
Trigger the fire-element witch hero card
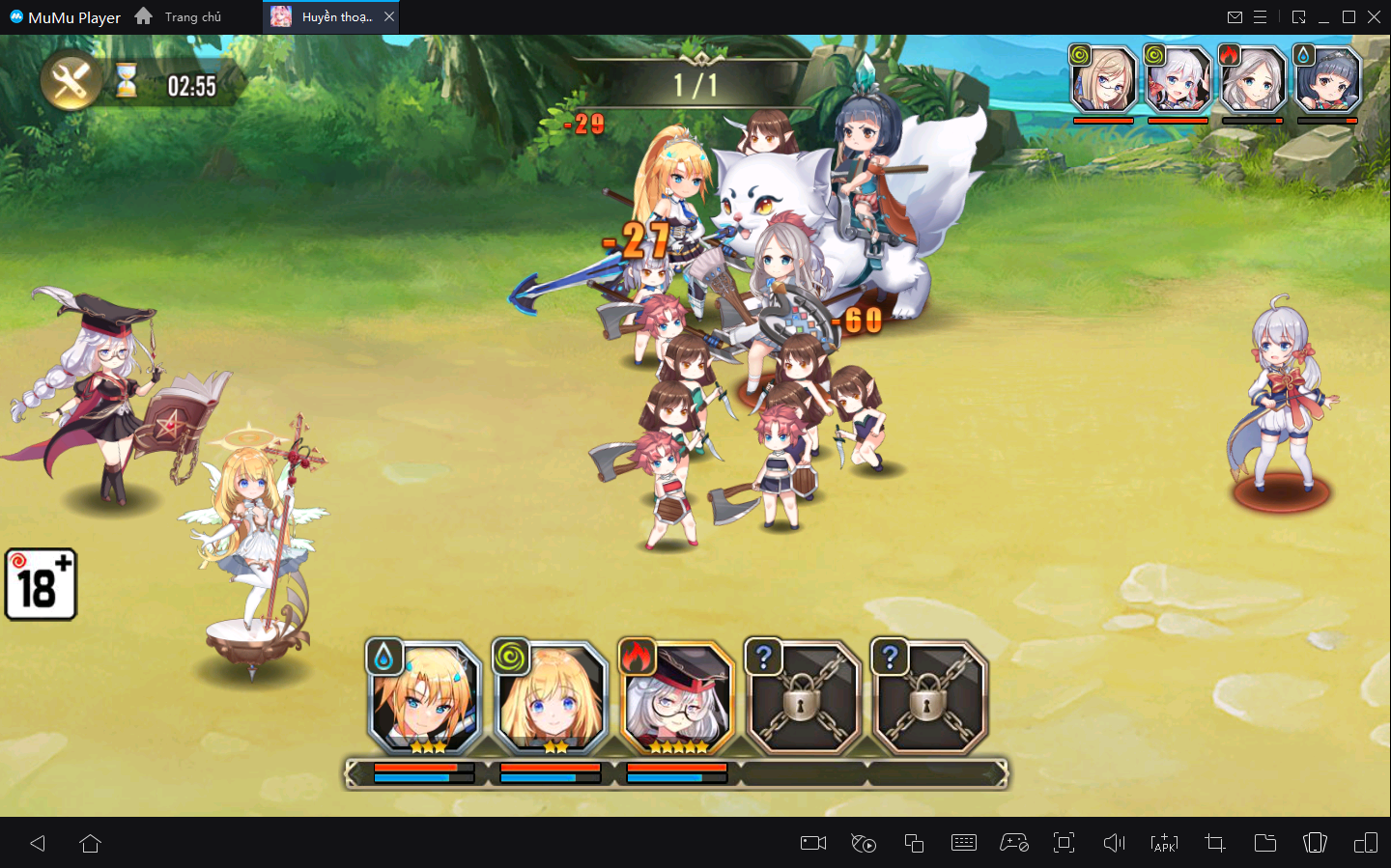(x=676, y=699)
